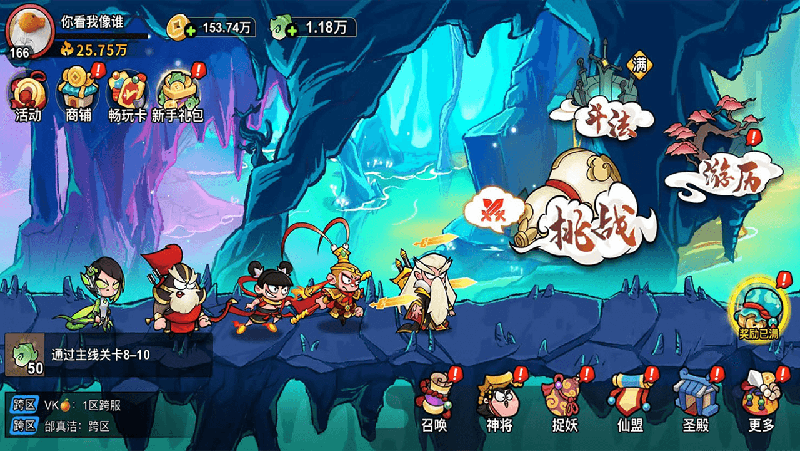Open the 神将 heroes menu

[498, 400]
